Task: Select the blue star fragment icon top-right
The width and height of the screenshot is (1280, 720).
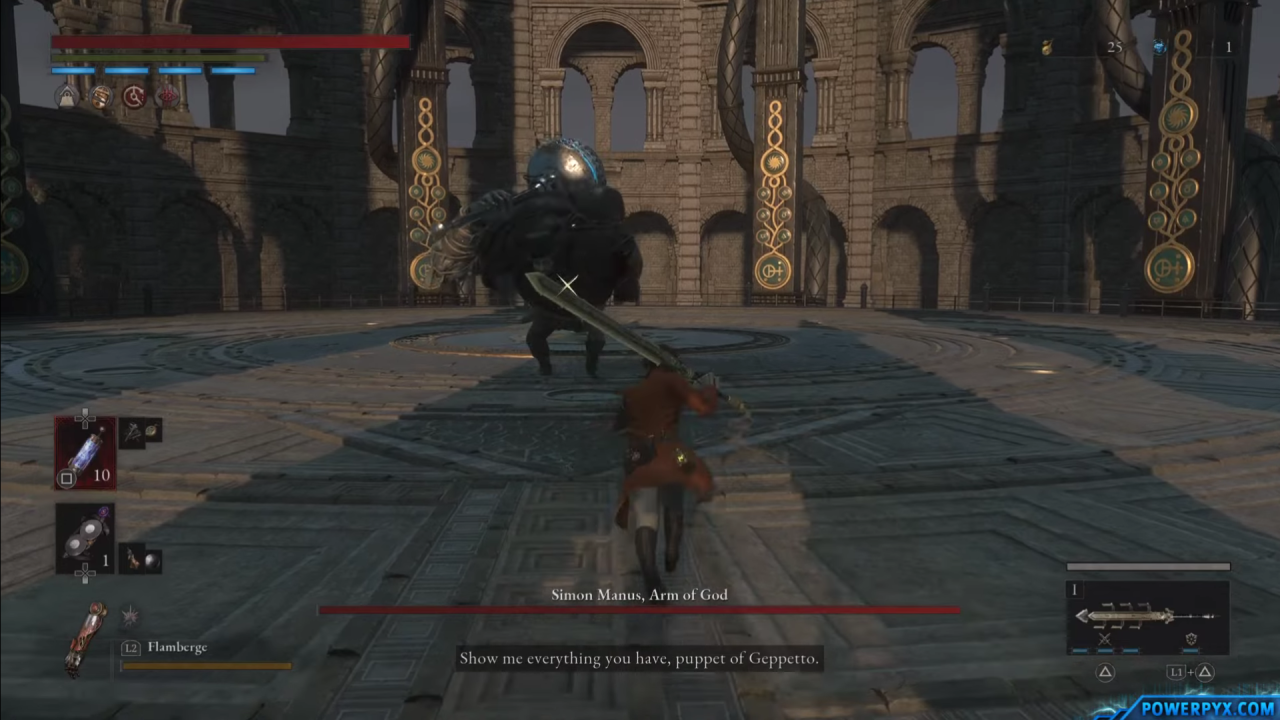Action: coord(1159,46)
